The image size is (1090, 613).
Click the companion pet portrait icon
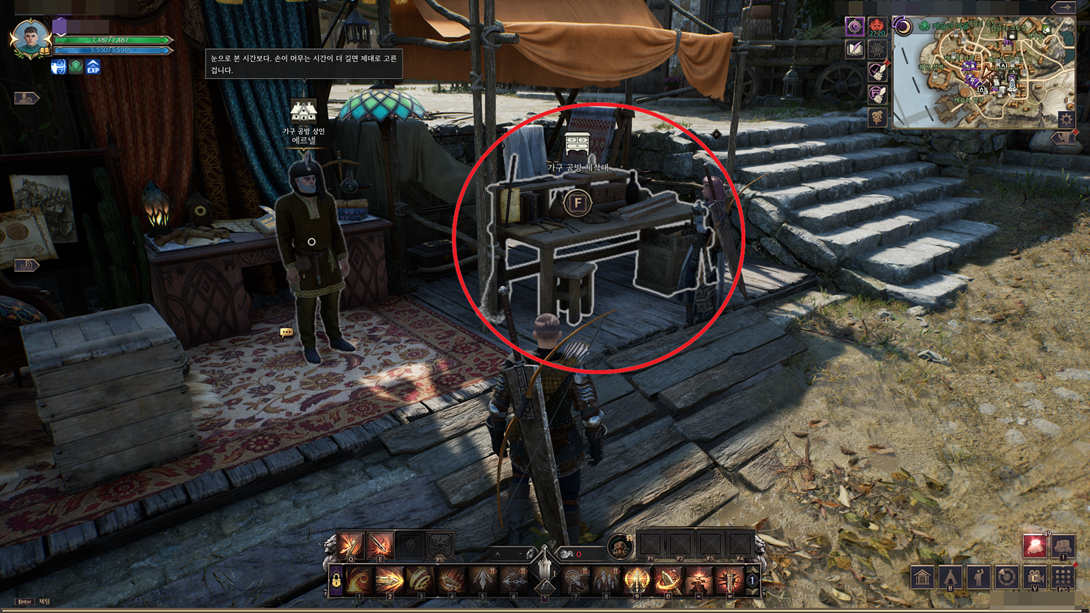[619, 547]
